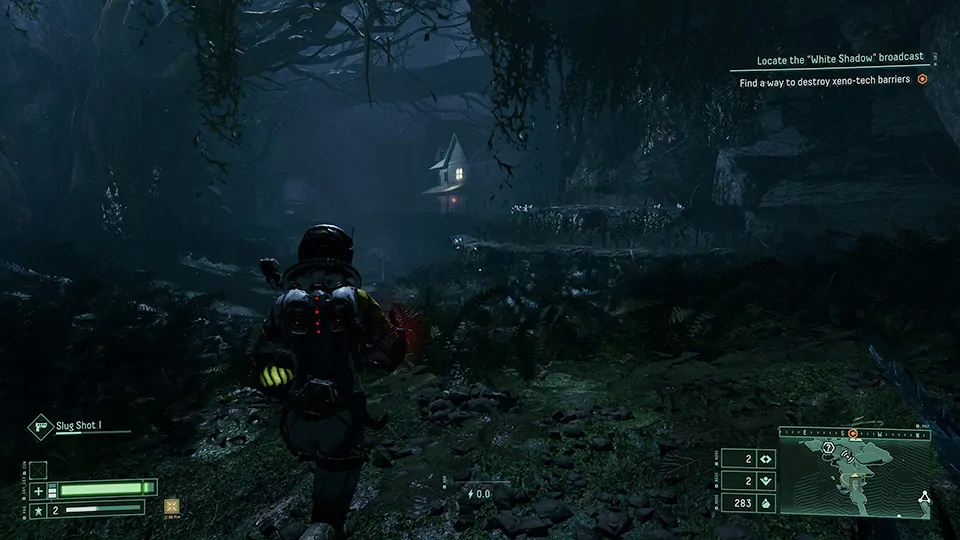Click the star icon beside count 2
The image size is (960, 540).
39,509
